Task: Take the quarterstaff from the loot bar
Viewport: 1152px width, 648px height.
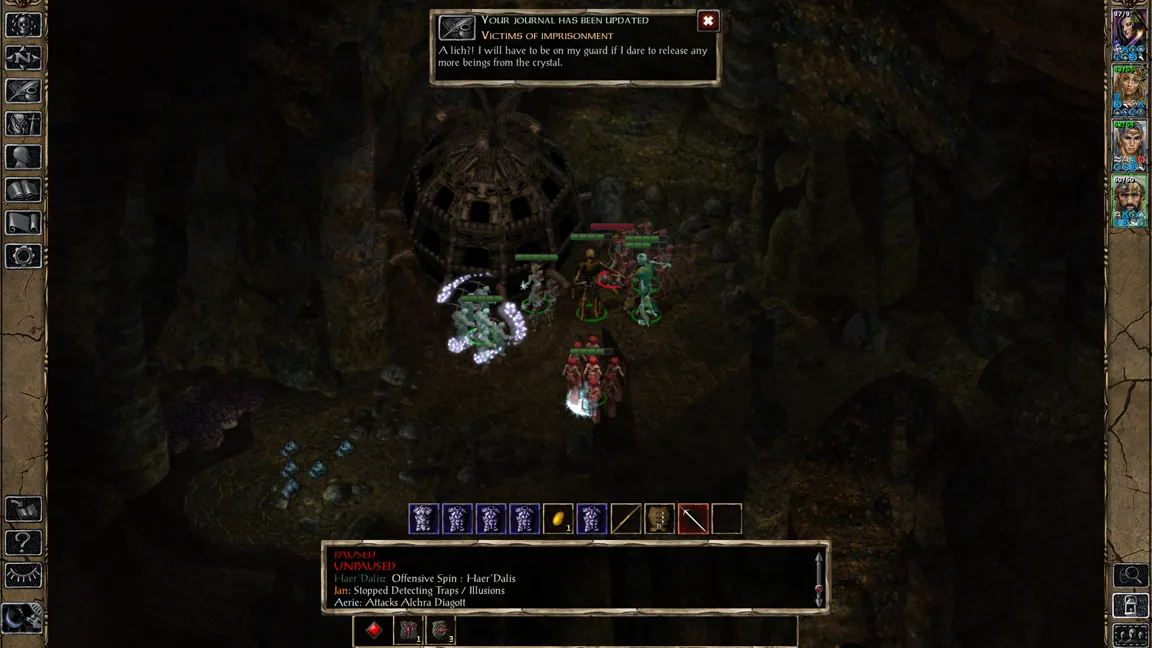Action: click(x=626, y=519)
